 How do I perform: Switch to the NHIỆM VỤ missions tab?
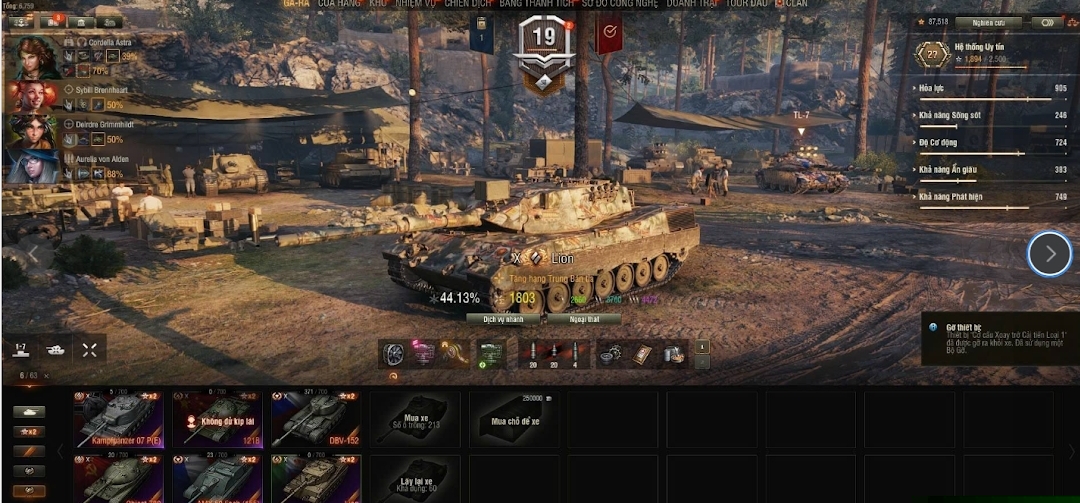pos(414,4)
